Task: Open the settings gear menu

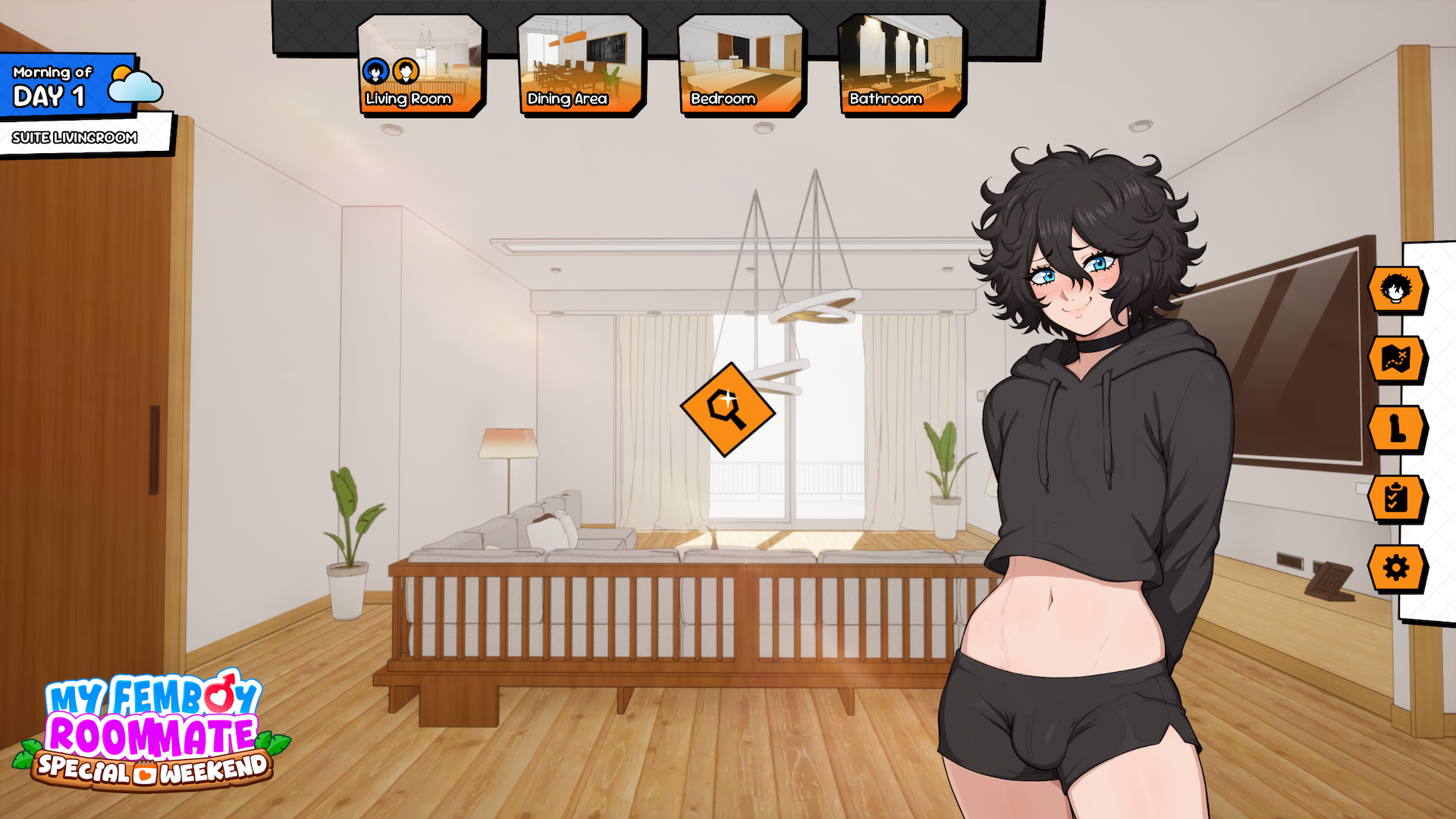Action: [x=1397, y=566]
